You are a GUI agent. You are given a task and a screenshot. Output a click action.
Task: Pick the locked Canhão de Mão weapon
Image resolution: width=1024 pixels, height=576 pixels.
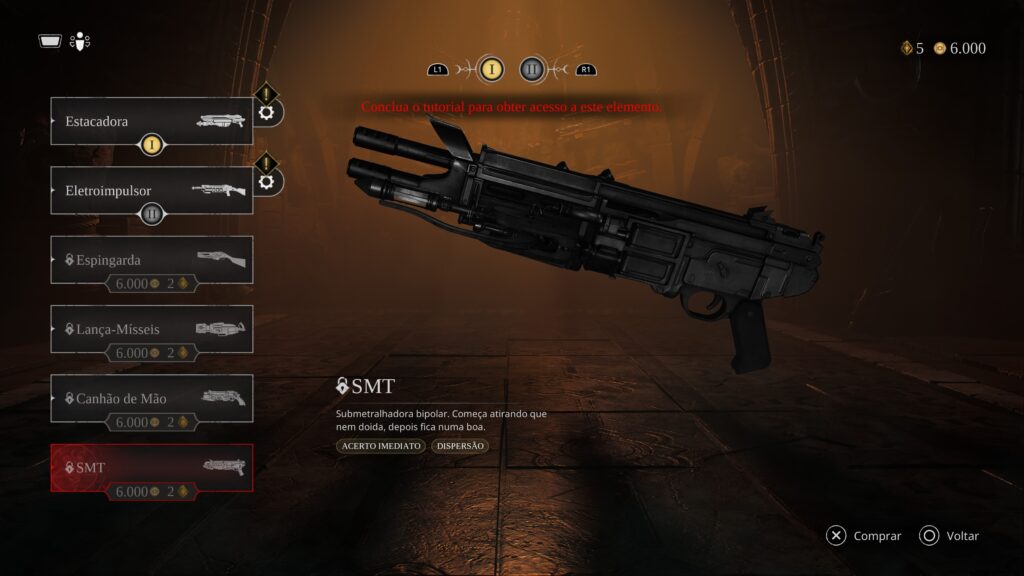coord(151,398)
